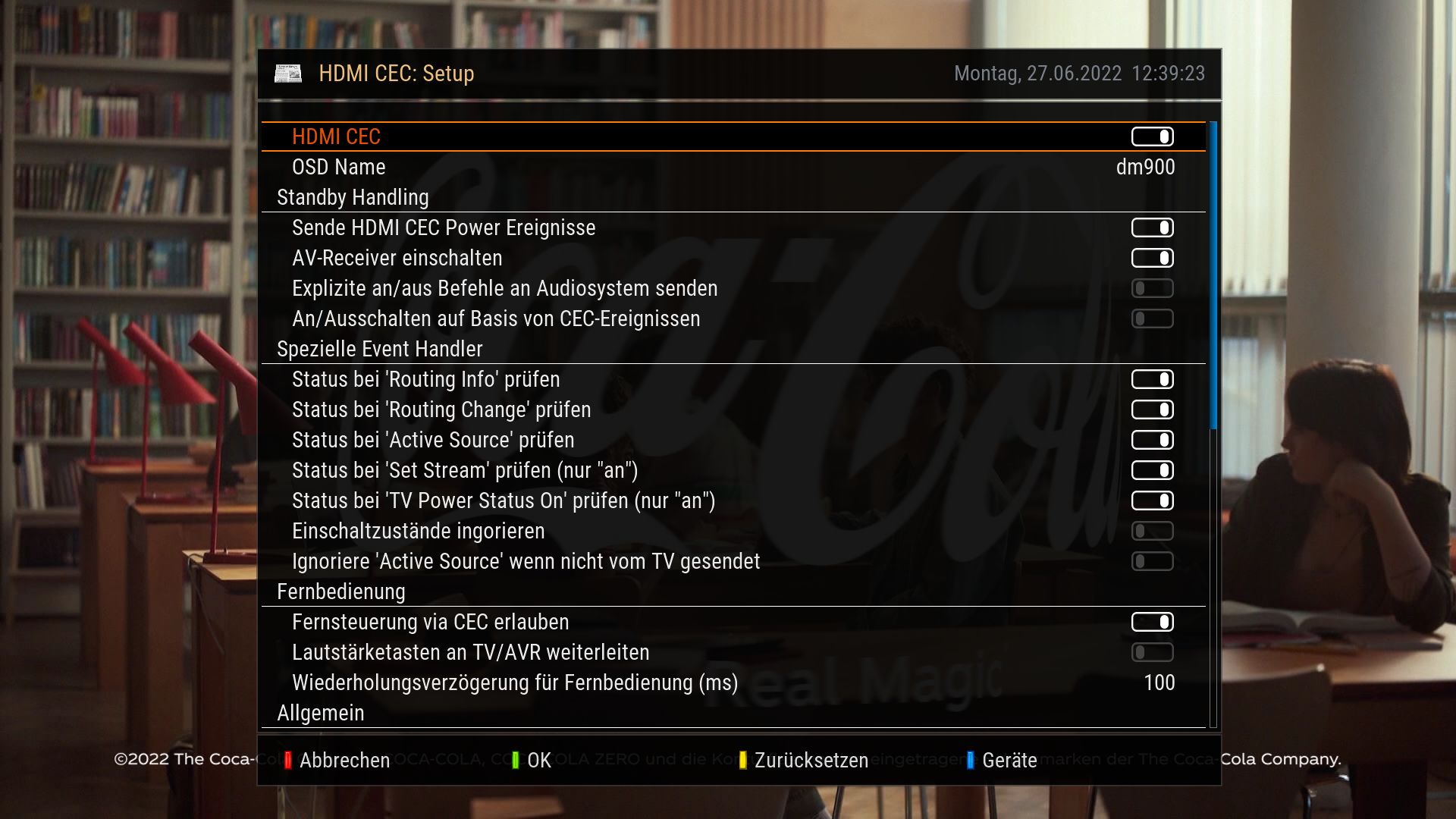Screen dimensions: 1456x819
Task: Toggle the HDMI CEC main switch
Action: (1152, 136)
